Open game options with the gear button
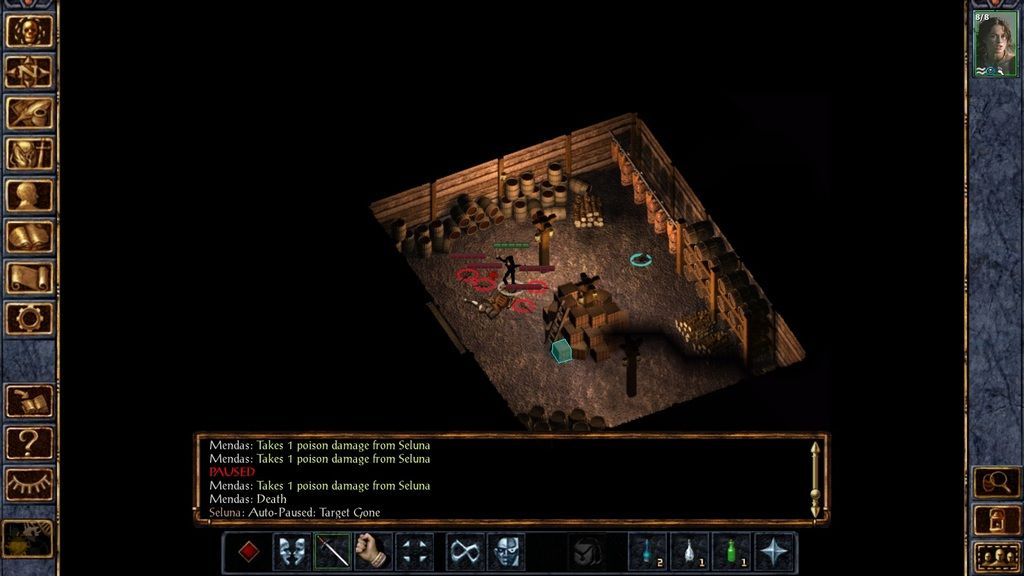Image resolution: width=1024 pixels, height=576 pixels. pos(29,318)
